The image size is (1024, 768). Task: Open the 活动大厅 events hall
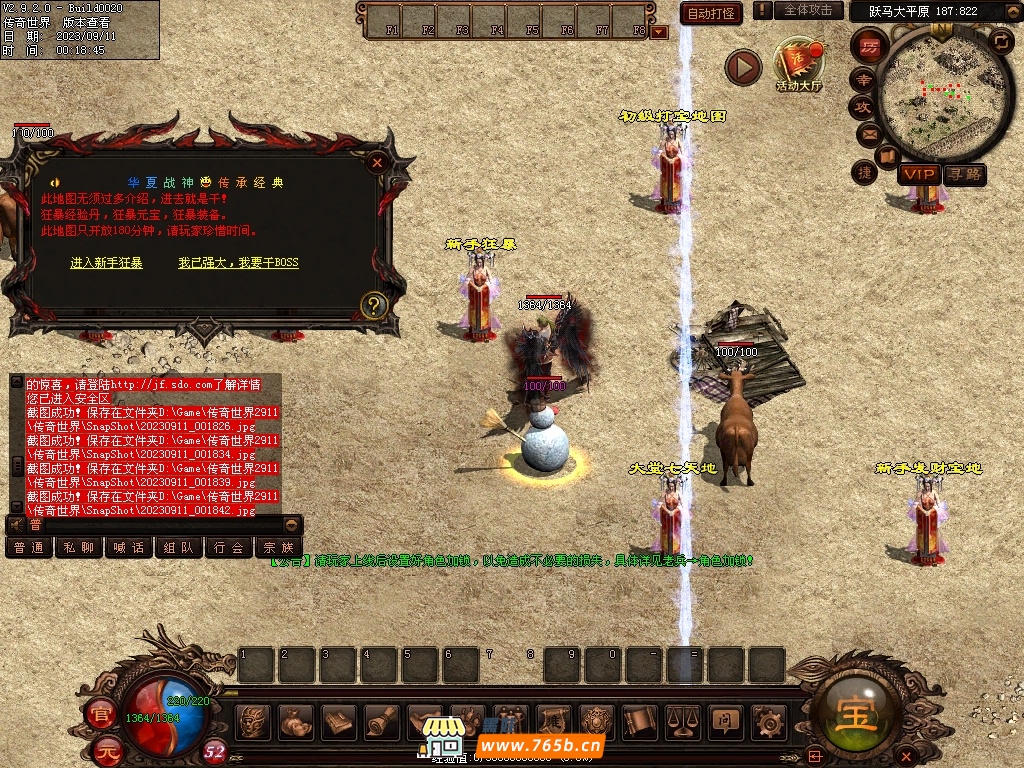click(x=799, y=65)
